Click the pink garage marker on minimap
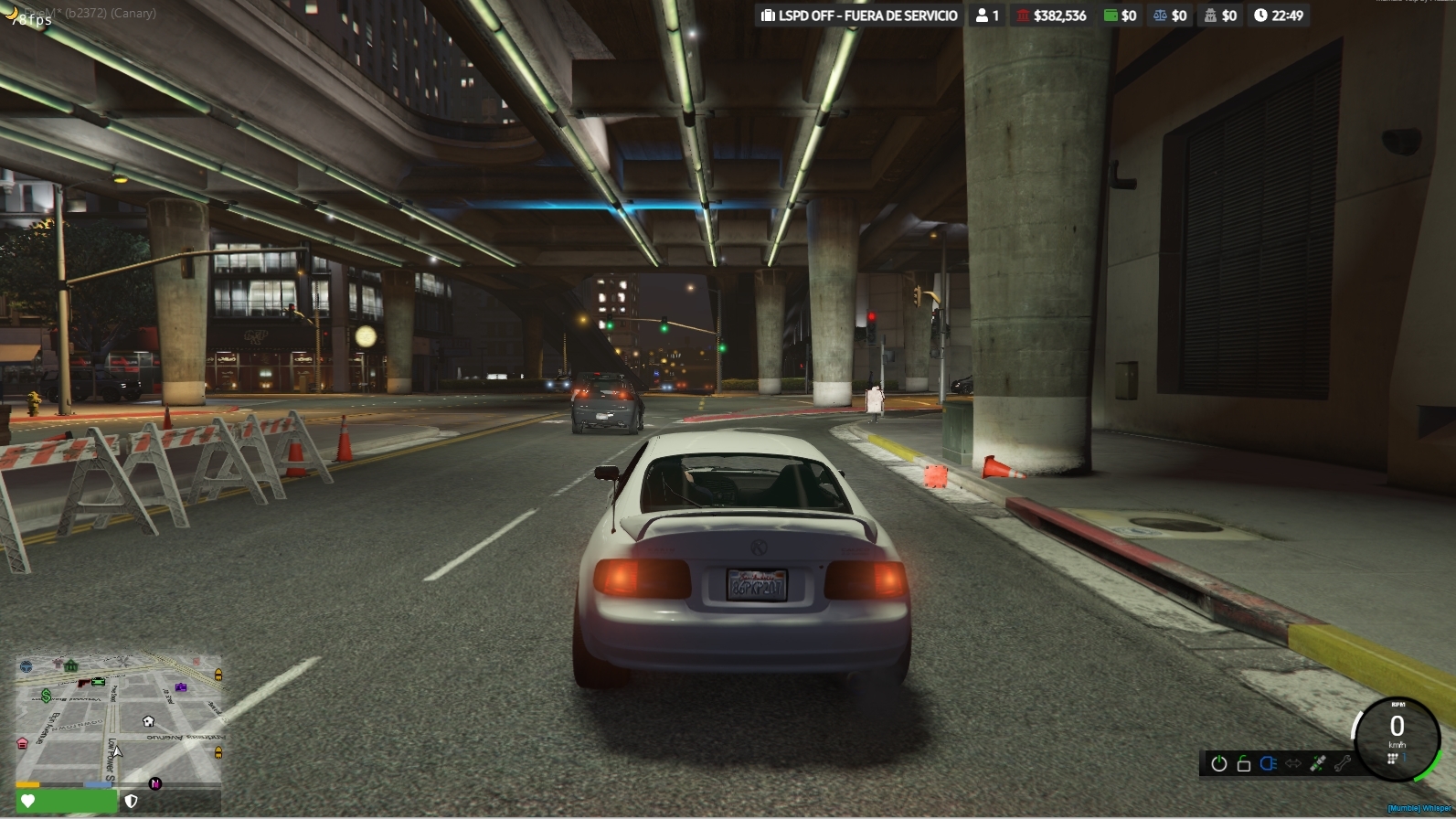This screenshot has width=1456, height=819. click(23, 744)
